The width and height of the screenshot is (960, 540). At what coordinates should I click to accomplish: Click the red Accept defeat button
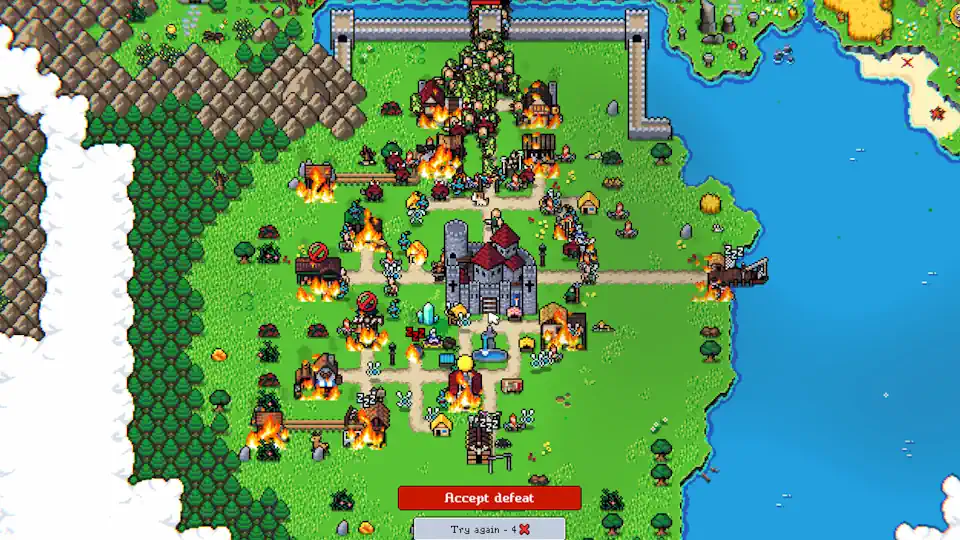click(x=489, y=498)
